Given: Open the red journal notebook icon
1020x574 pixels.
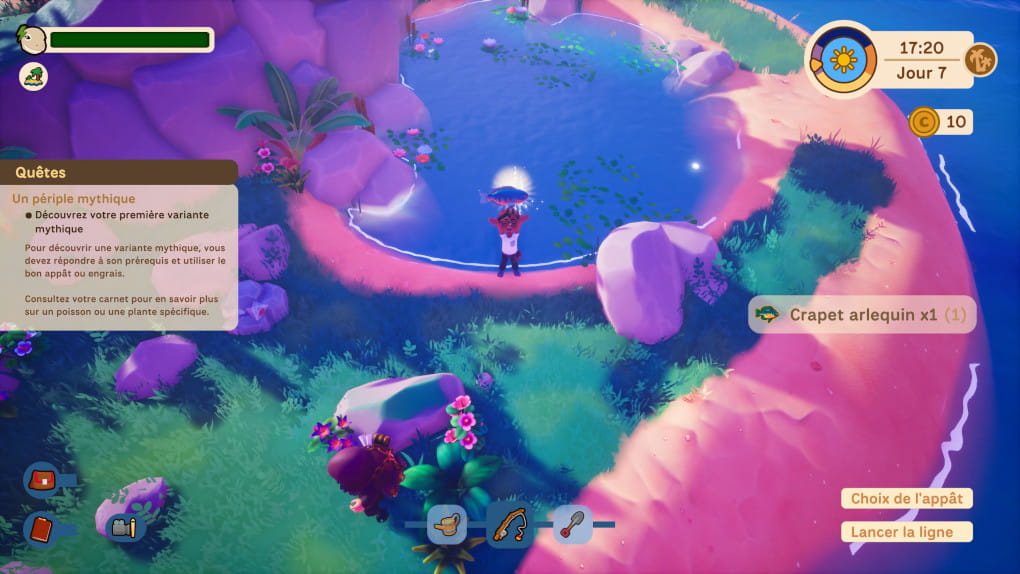Looking at the screenshot, I should (x=42, y=526).
